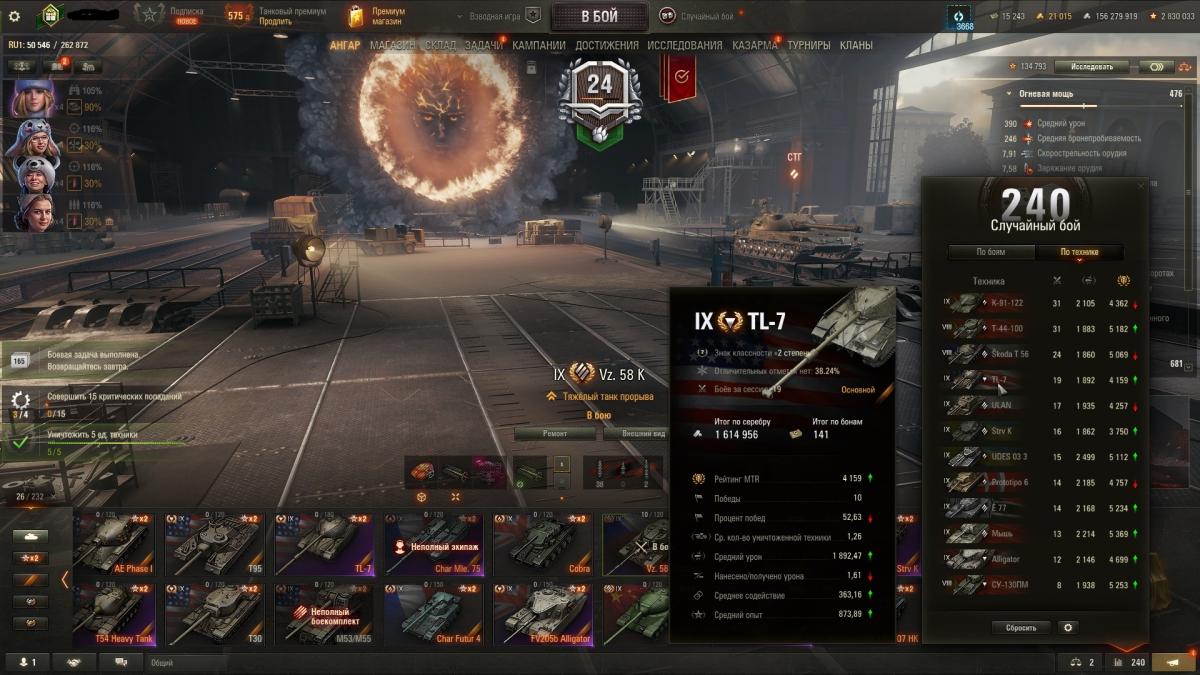This screenshot has width=1200, height=675.
Task: Open the ИССЛЕДОВАНИЯ tab
Action: [684, 45]
